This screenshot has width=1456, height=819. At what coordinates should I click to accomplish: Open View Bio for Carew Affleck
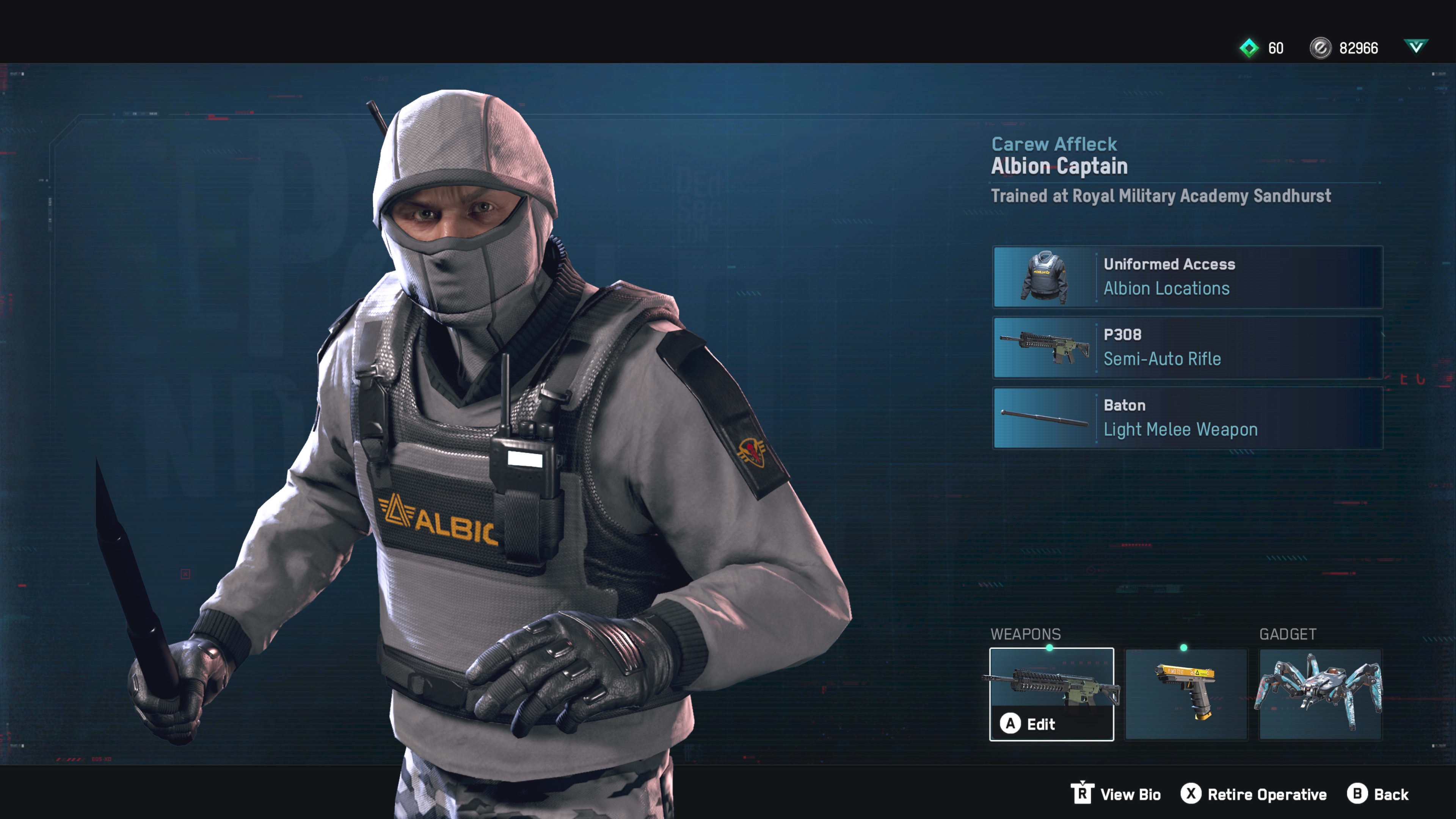pos(1116,794)
